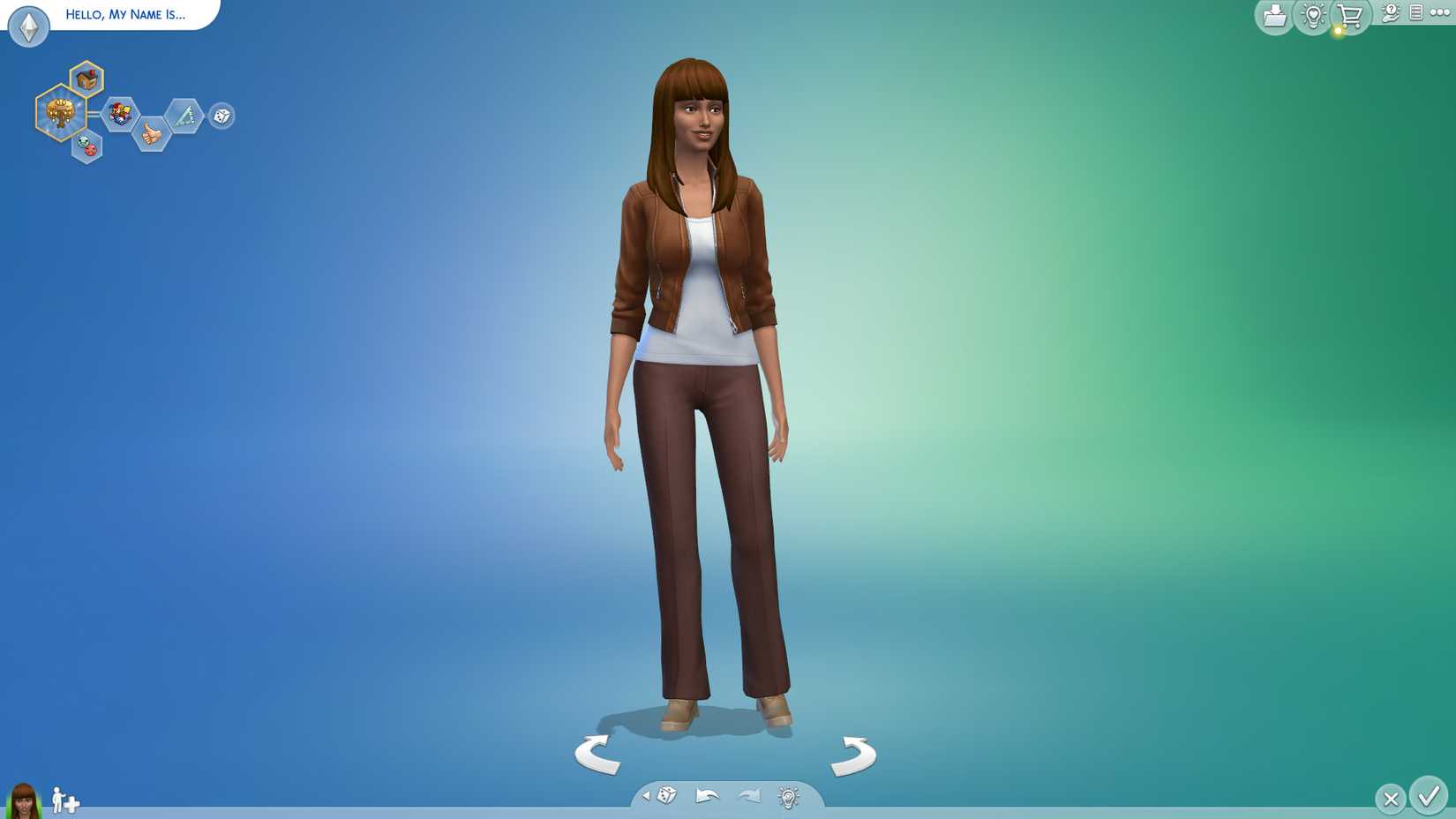This screenshot has width=1456, height=819.
Task: Randomize Sim with the bottom toolbar dice
Action: (667, 796)
